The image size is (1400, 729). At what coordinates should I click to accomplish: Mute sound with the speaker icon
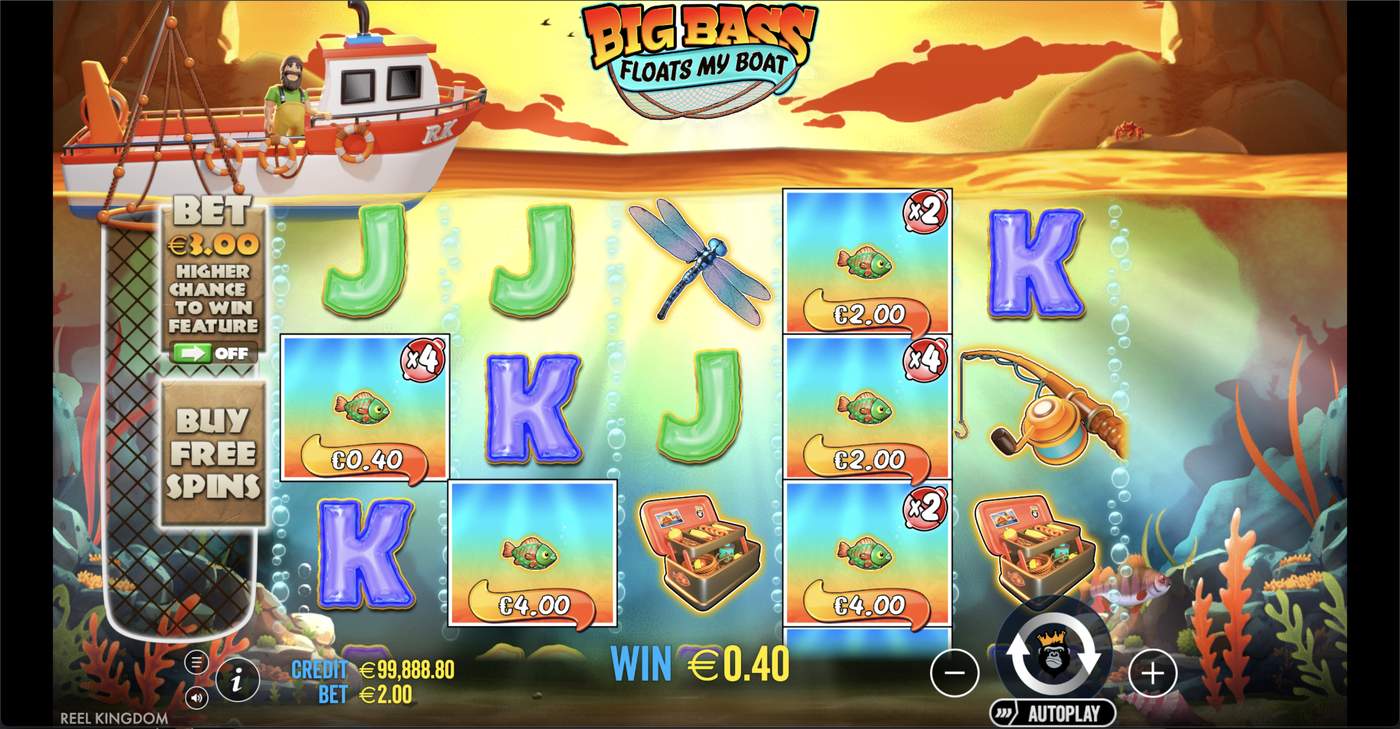click(x=196, y=698)
